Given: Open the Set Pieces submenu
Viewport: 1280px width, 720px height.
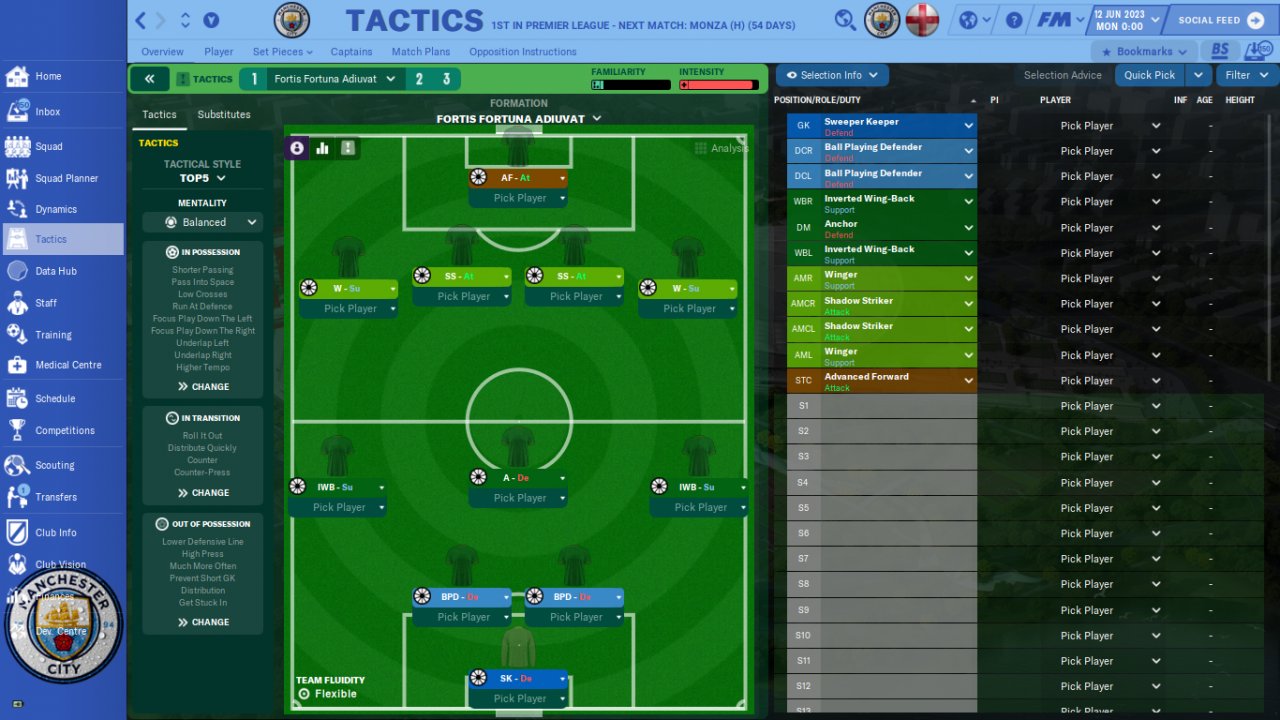Looking at the screenshot, I should [282, 52].
